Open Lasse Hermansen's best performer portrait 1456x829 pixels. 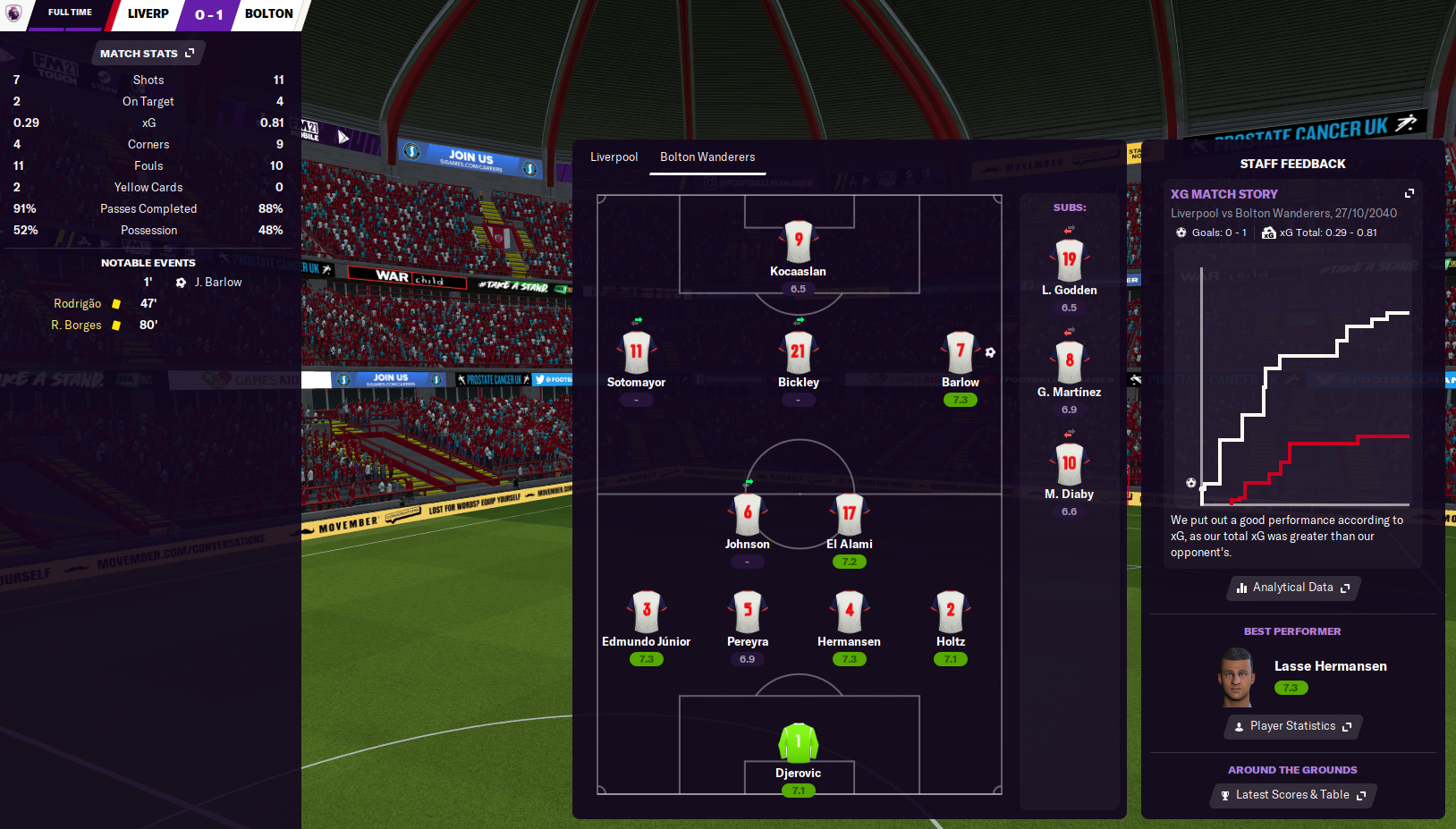pos(1237,678)
